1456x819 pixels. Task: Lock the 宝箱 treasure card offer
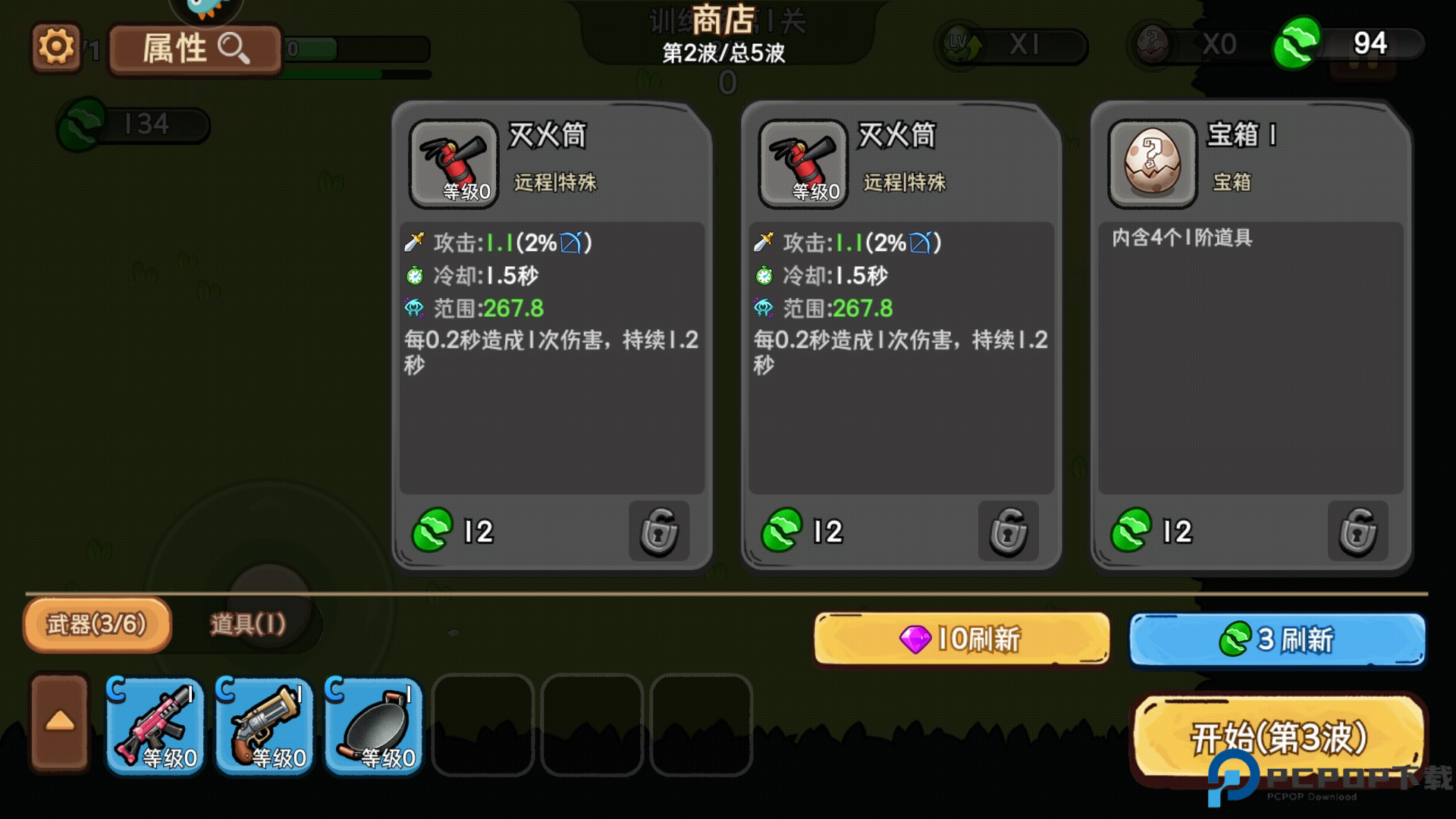1357,532
